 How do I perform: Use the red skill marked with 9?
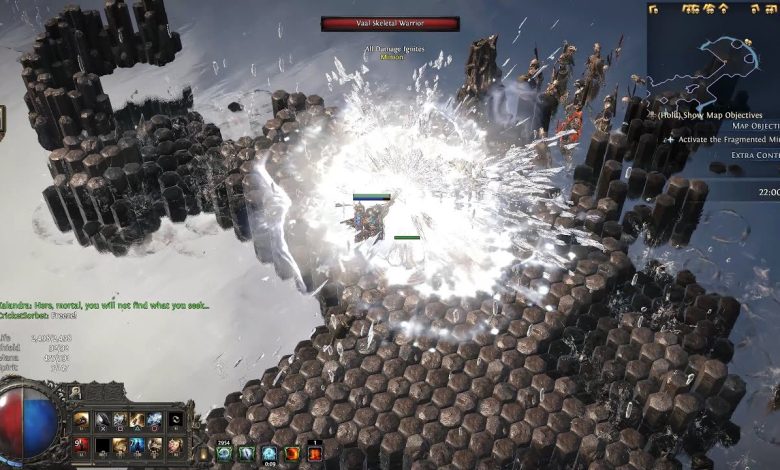(x=81, y=445)
